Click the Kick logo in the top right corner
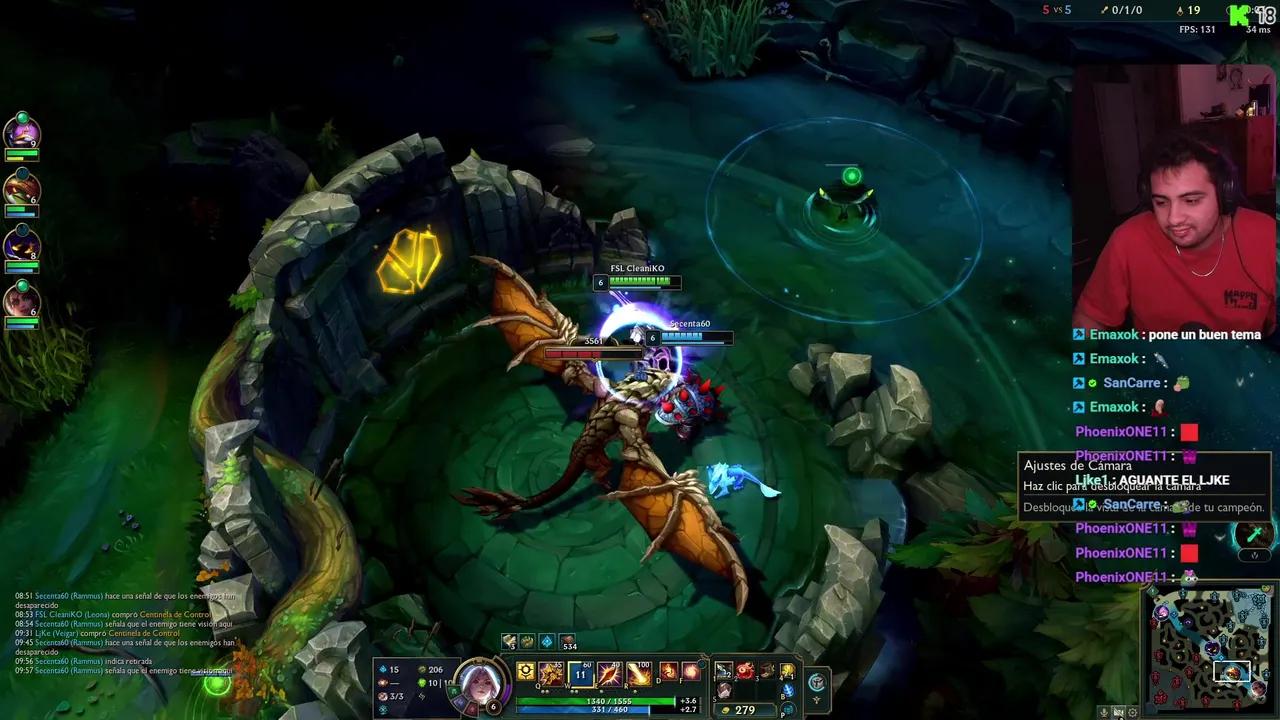The width and height of the screenshot is (1280, 720). 1238,13
